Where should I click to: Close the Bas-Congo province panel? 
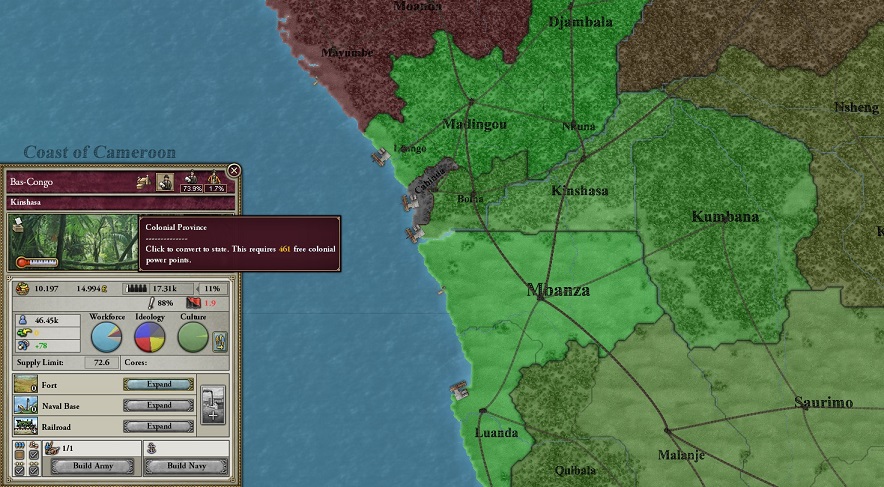234,170
